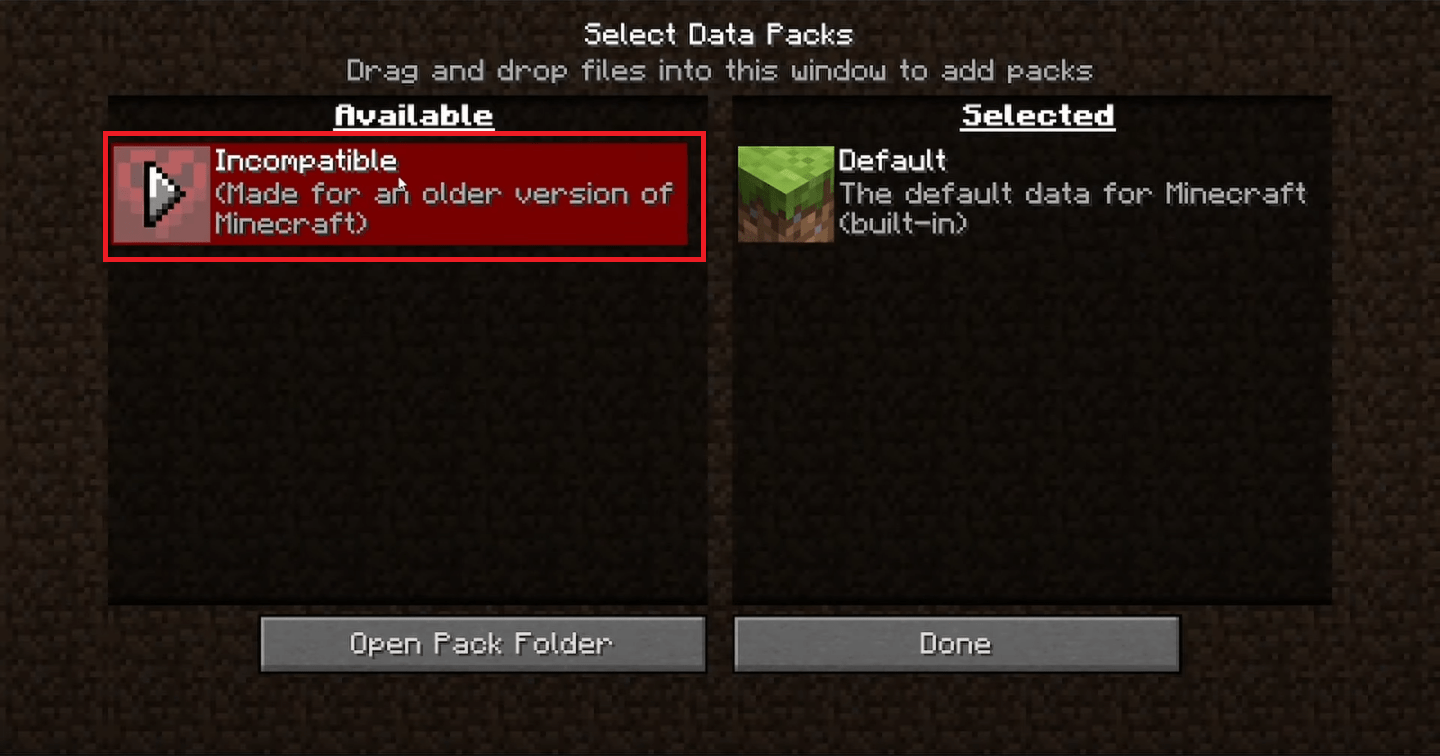
Task: Activate the move arrow to enable the Incompatible pack
Action: point(162,192)
